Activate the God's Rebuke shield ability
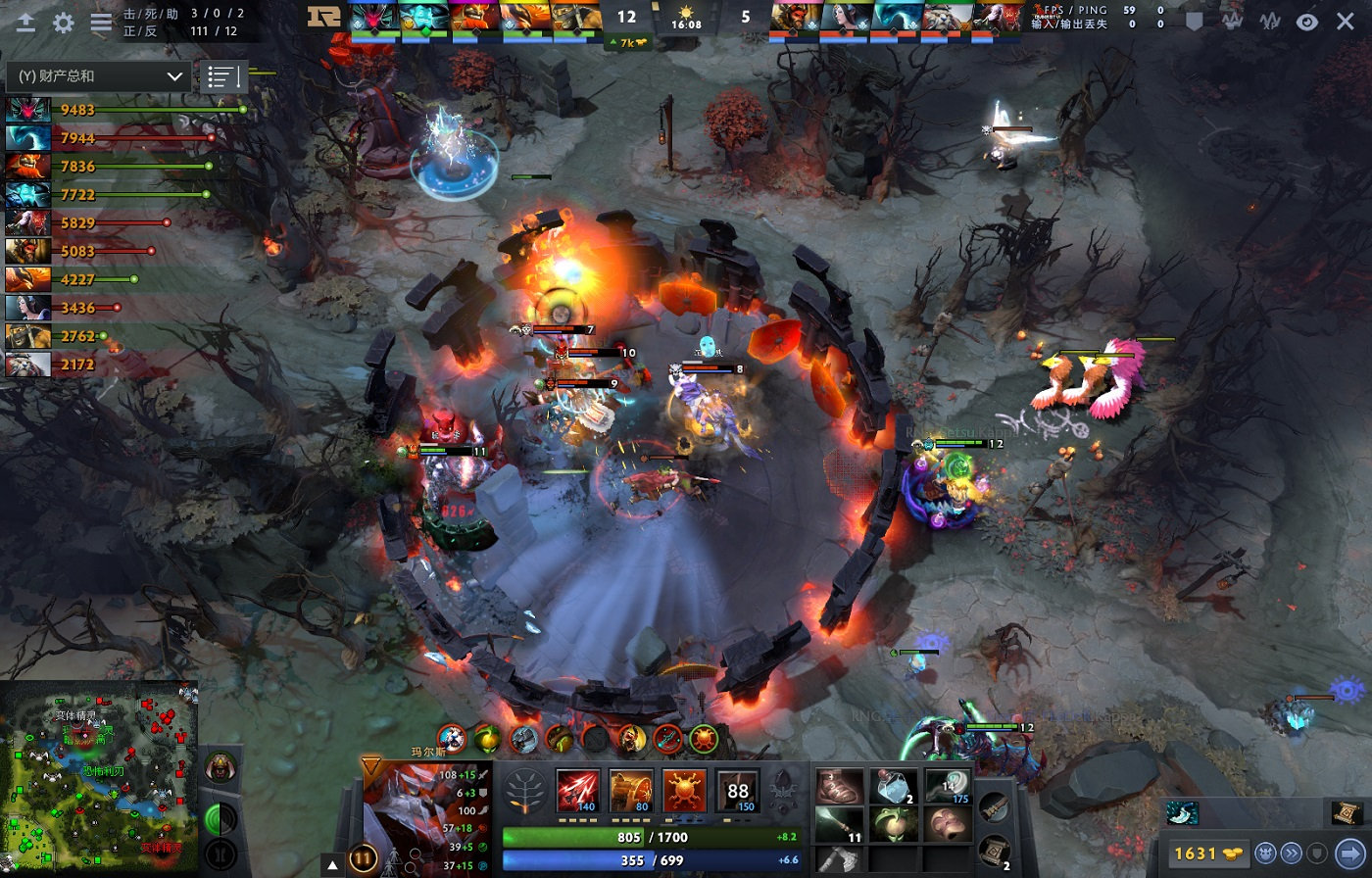The height and width of the screenshot is (878, 1372). point(630,790)
